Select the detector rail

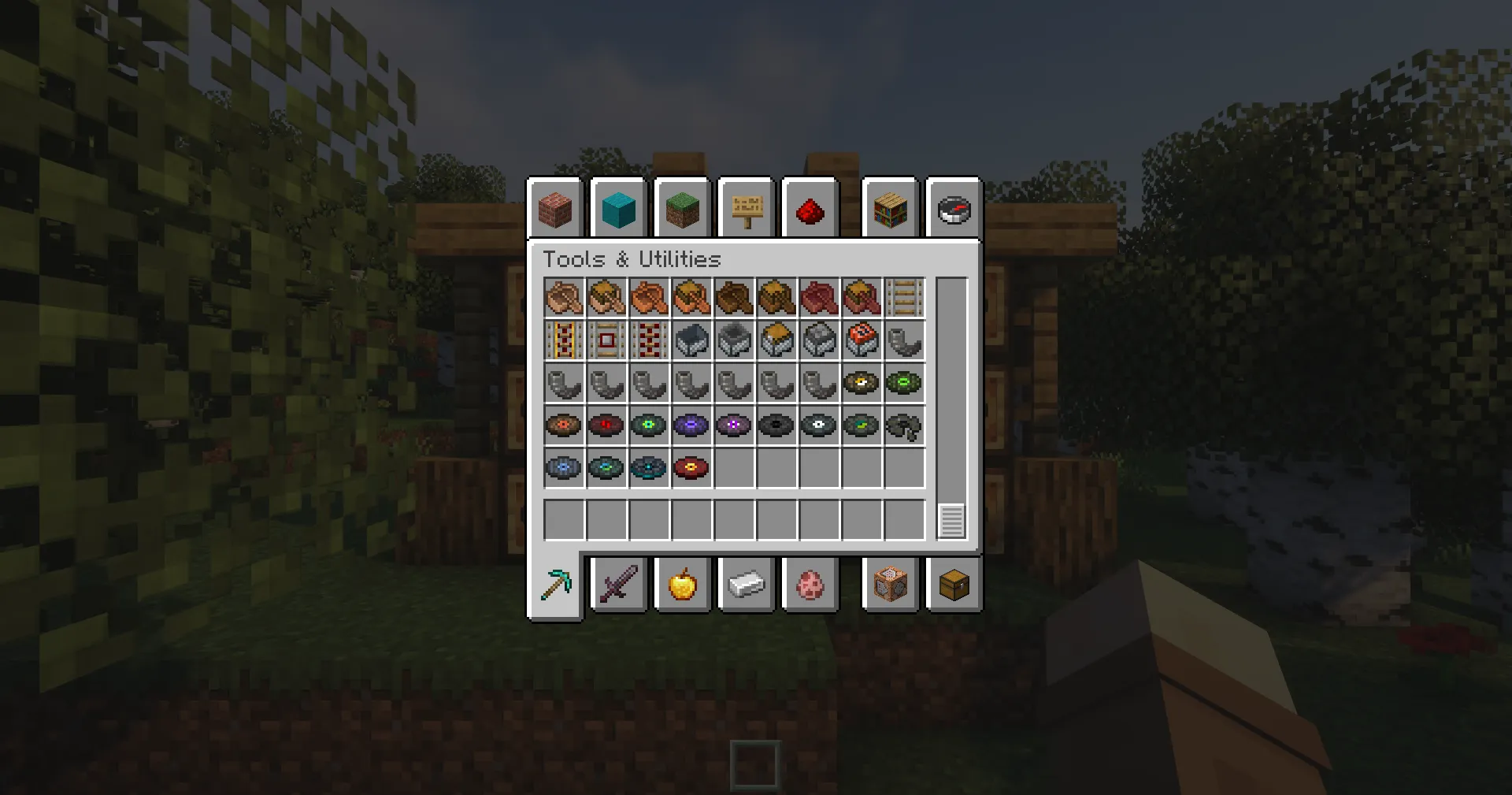(x=606, y=340)
